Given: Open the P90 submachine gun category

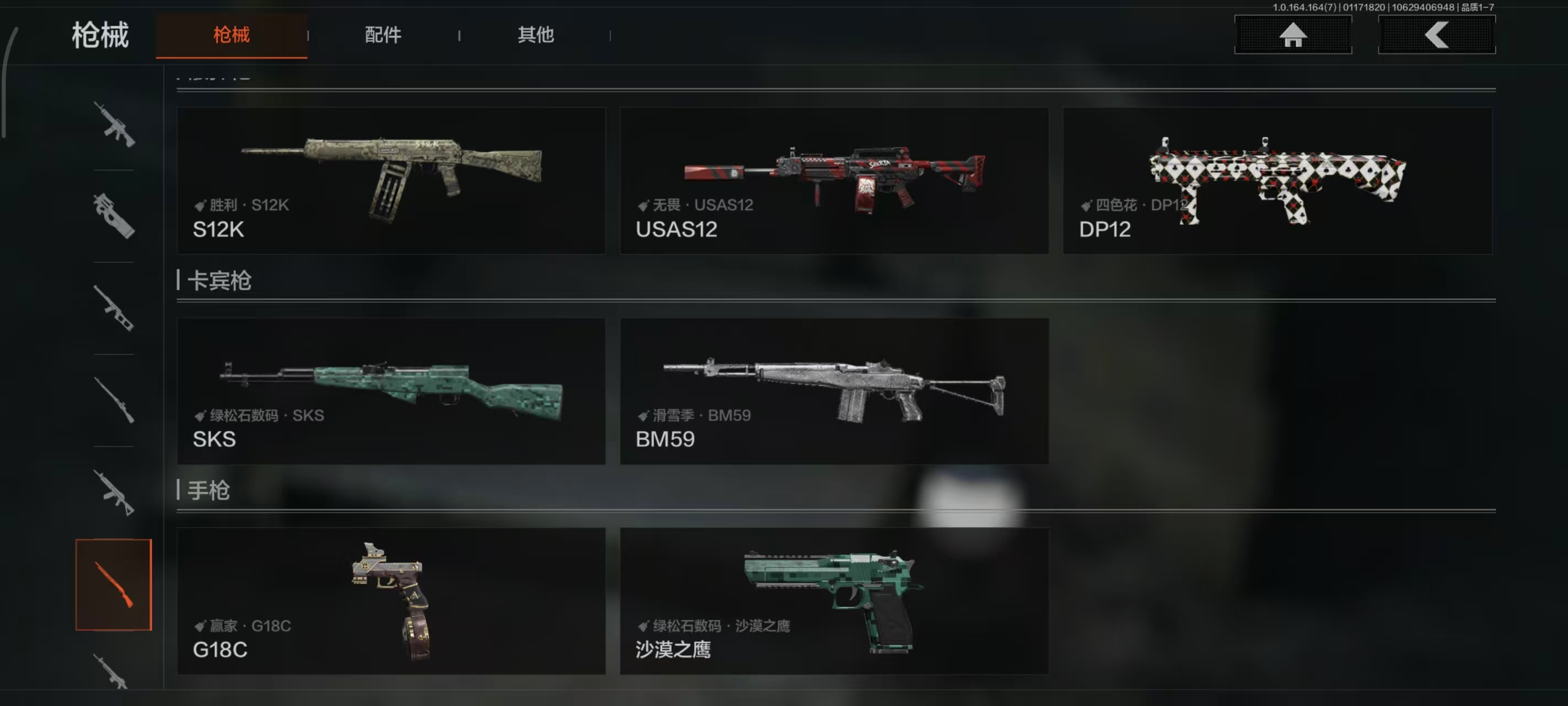Looking at the screenshot, I should coord(114,216).
